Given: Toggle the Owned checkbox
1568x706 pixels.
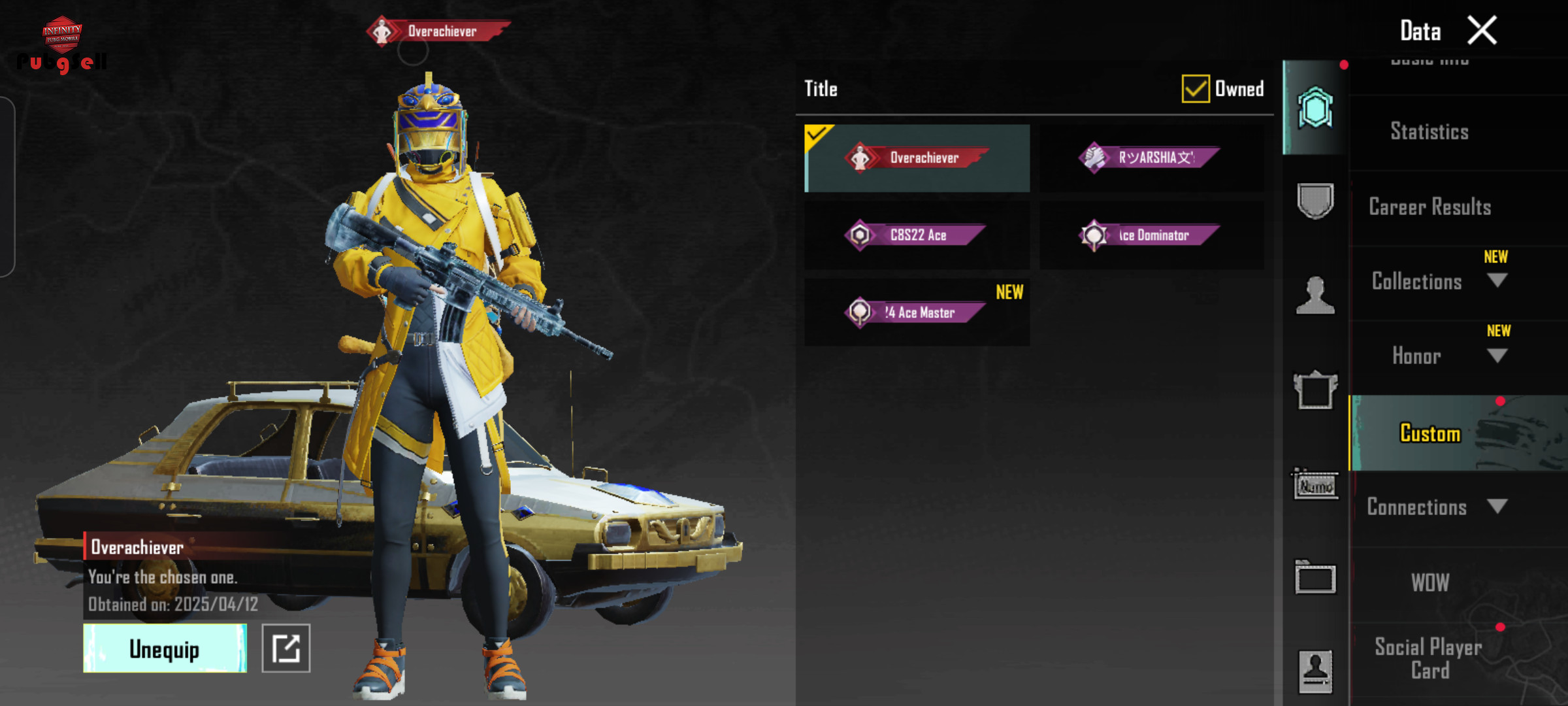Looking at the screenshot, I should tap(1195, 89).
